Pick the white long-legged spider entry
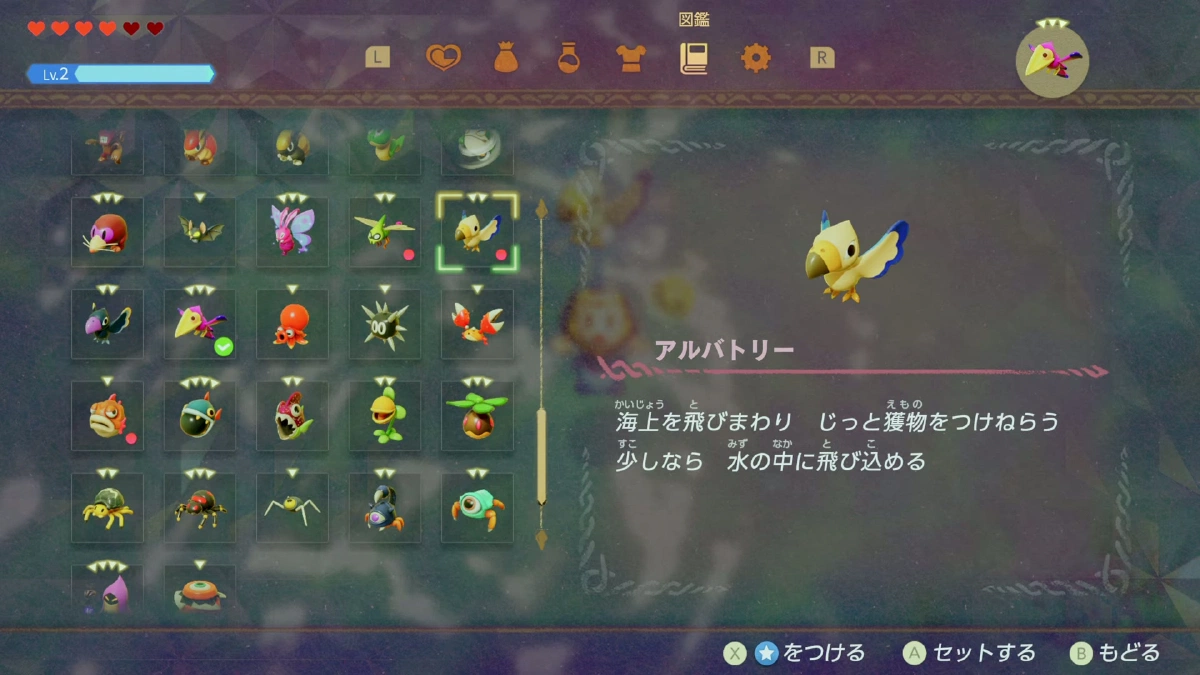Viewport: 1200px width, 675px height. click(x=292, y=508)
